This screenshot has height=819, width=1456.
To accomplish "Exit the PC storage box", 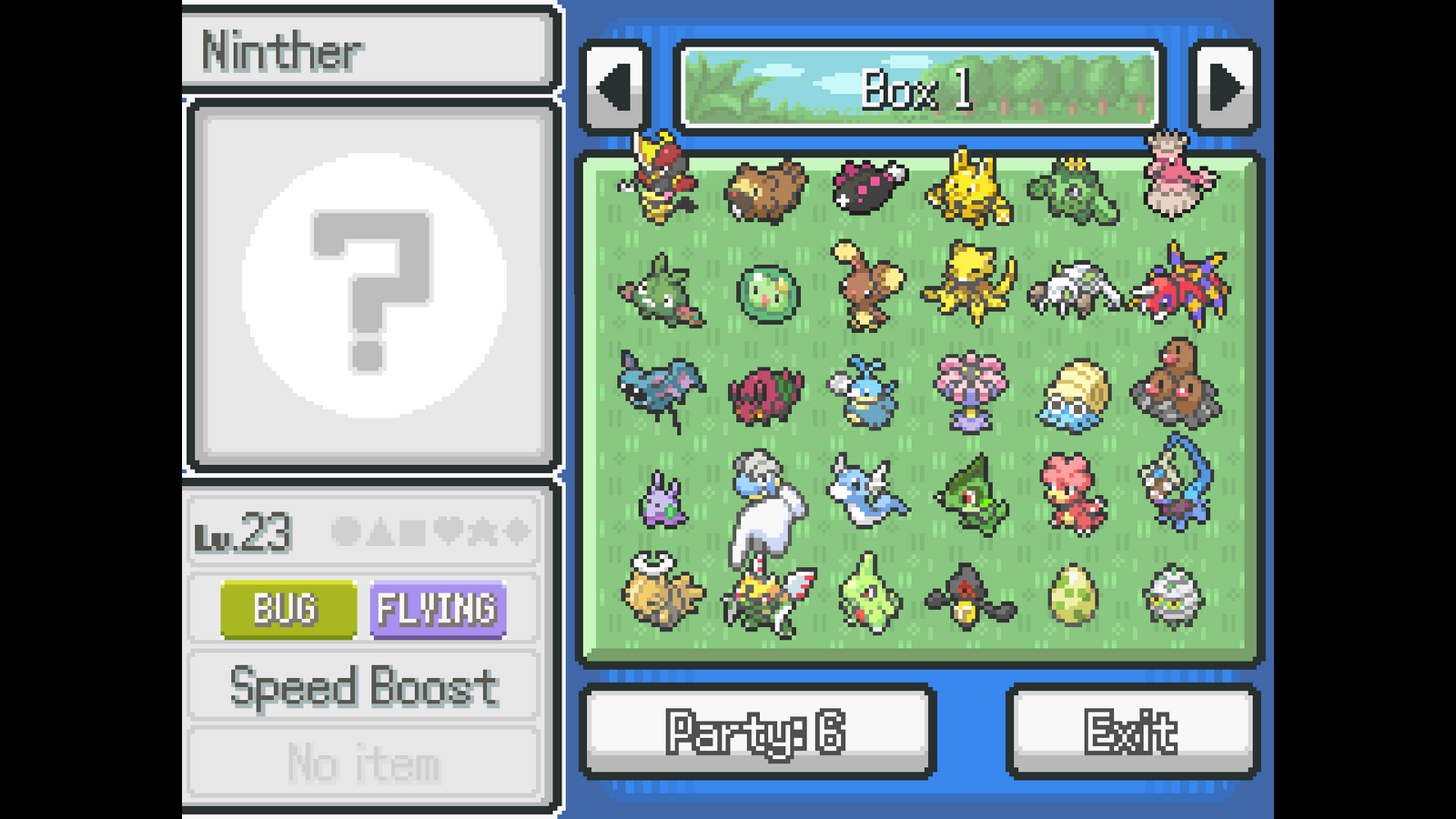I will pyautogui.click(x=1132, y=732).
